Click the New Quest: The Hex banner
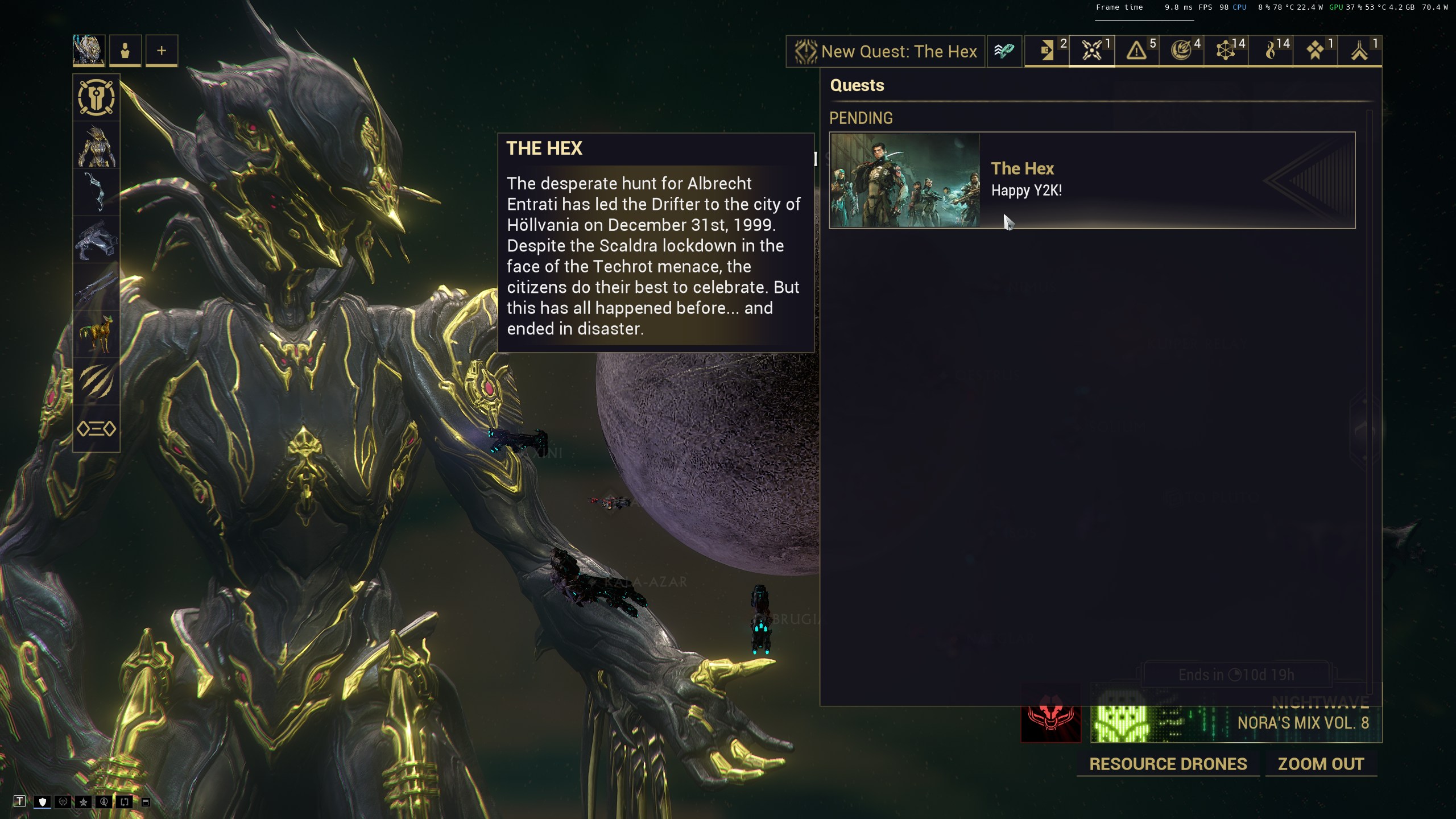This screenshot has height=819, width=1456. click(x=886, y=51)
